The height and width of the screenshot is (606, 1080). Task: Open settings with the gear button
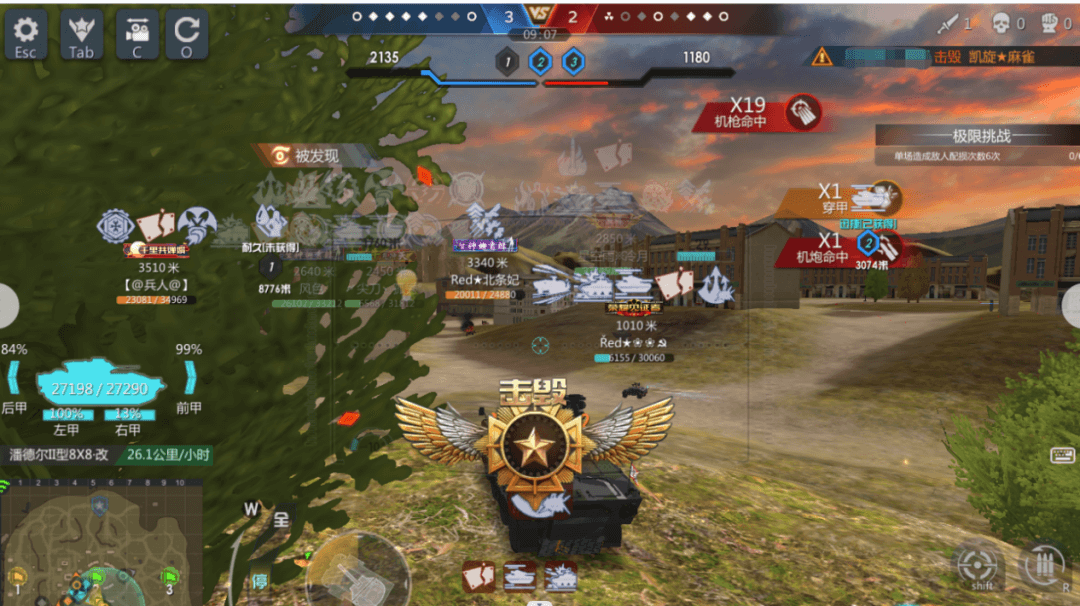pyautogui.click(x=26, y=35)
